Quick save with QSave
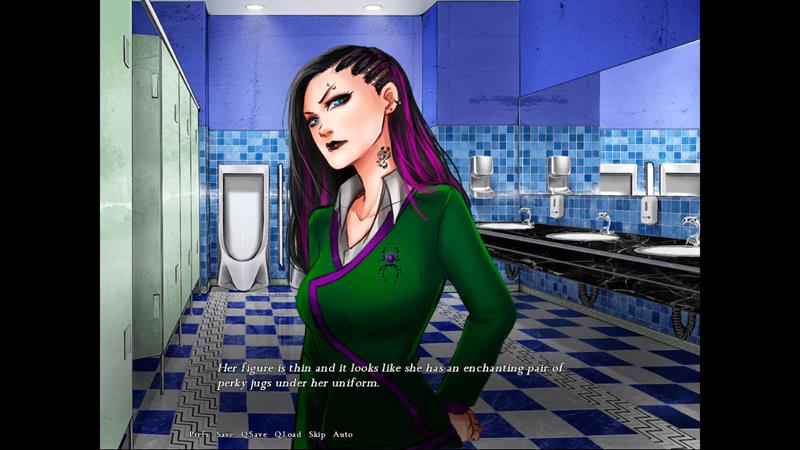Image resolution: width=800 pixels, height=450 pixels. click(x=253, y=434)
